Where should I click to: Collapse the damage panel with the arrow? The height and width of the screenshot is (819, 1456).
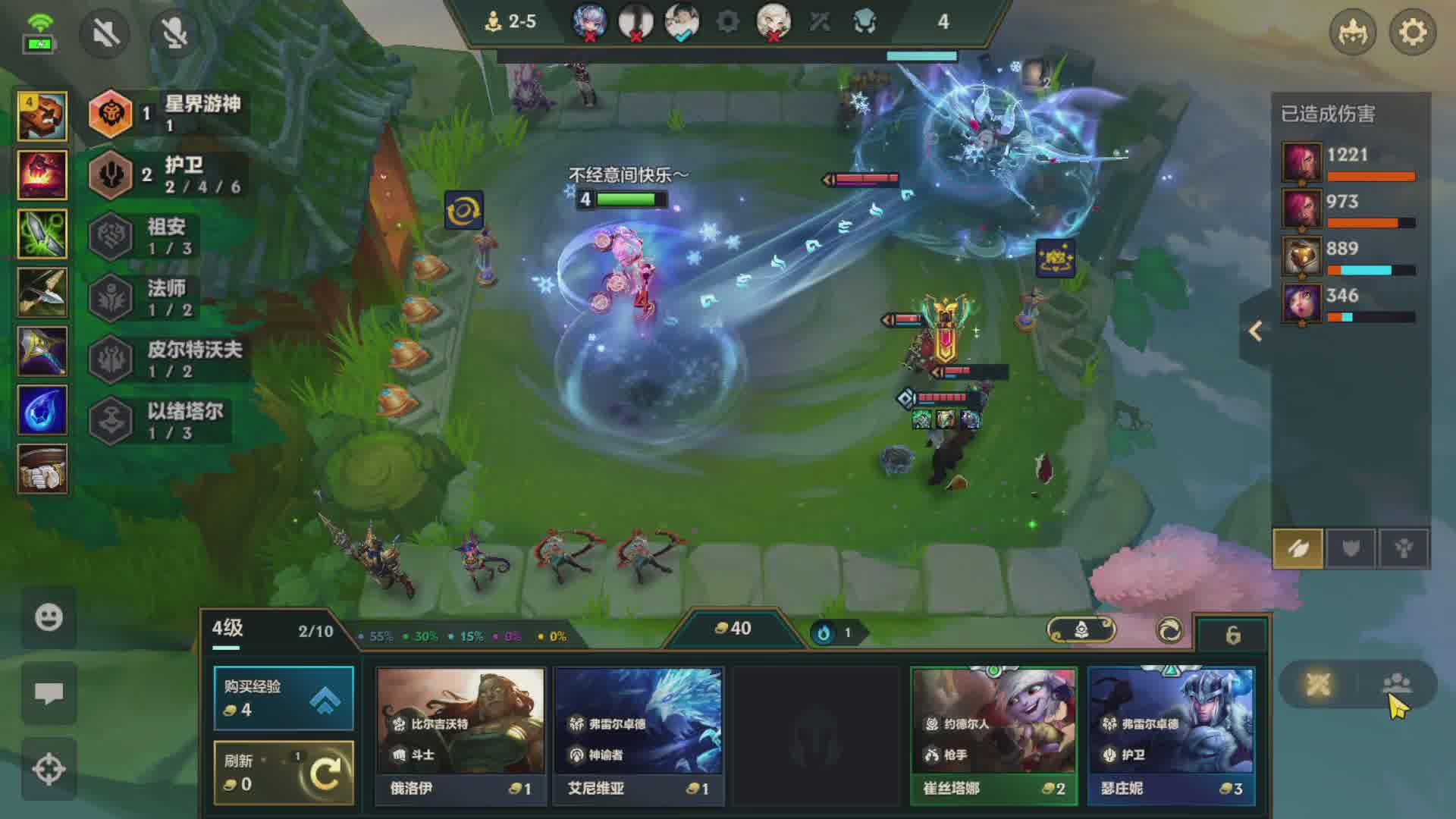(x=1256, y=331)
